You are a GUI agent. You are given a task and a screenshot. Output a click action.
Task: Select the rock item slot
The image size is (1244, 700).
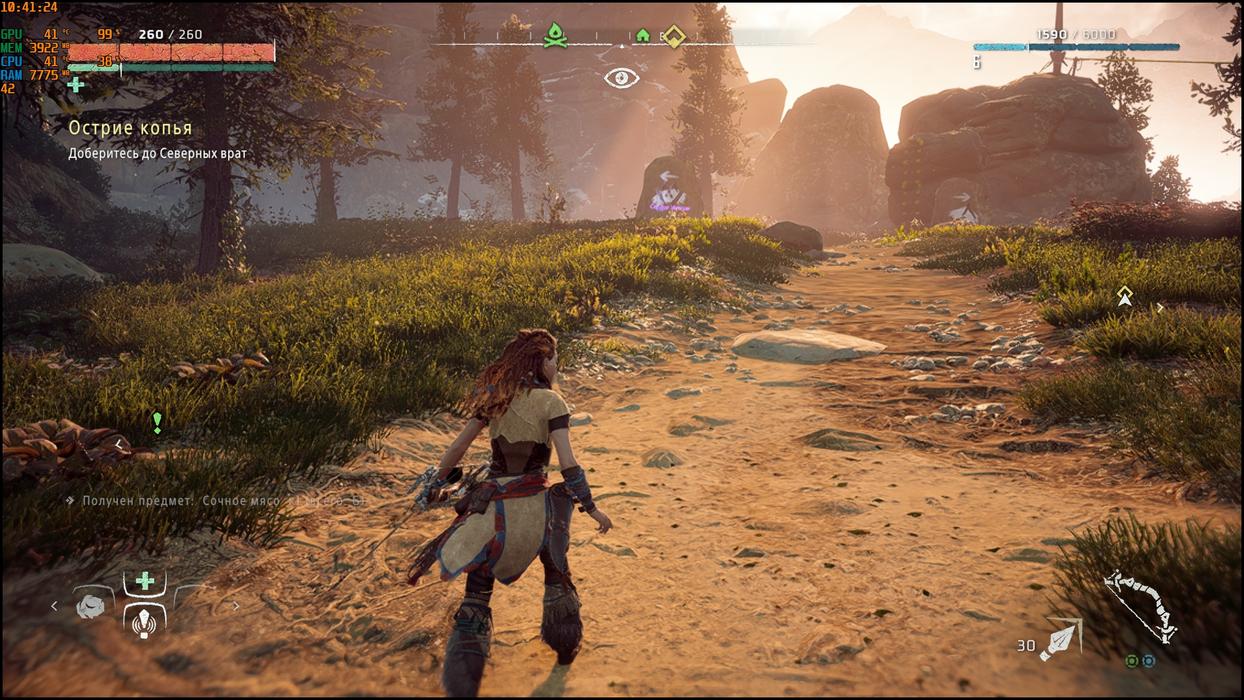point(91,606)
